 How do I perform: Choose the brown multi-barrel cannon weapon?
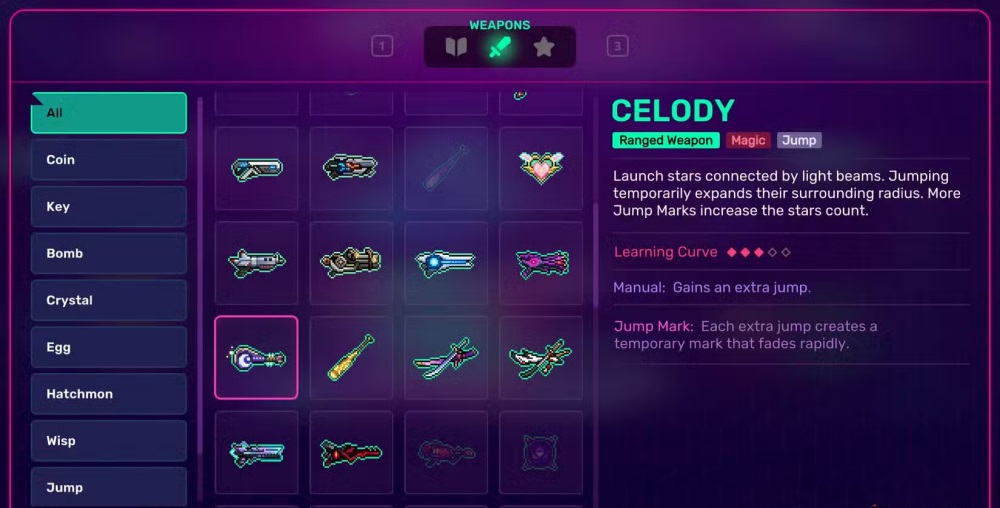(x=351, y=262)
